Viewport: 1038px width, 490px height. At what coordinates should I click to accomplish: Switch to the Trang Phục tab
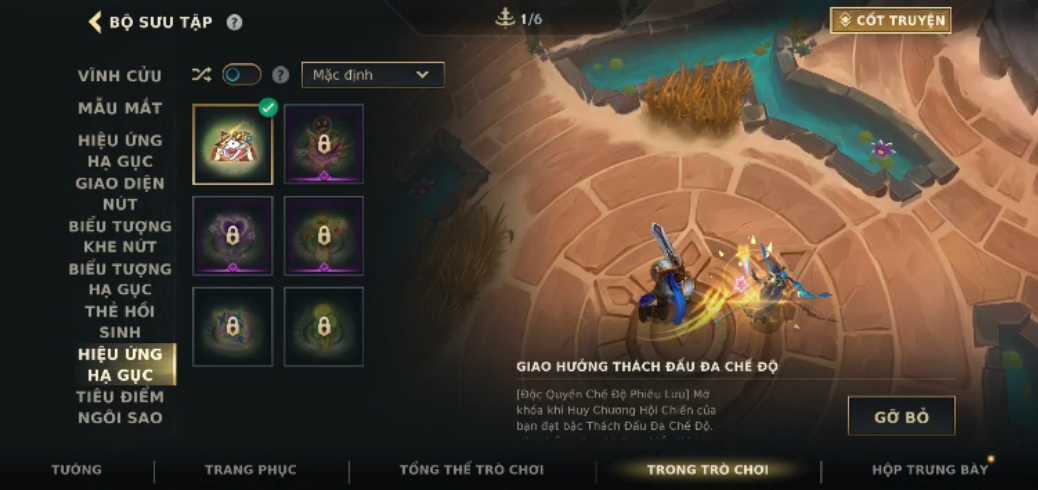[x=251, y=469]
